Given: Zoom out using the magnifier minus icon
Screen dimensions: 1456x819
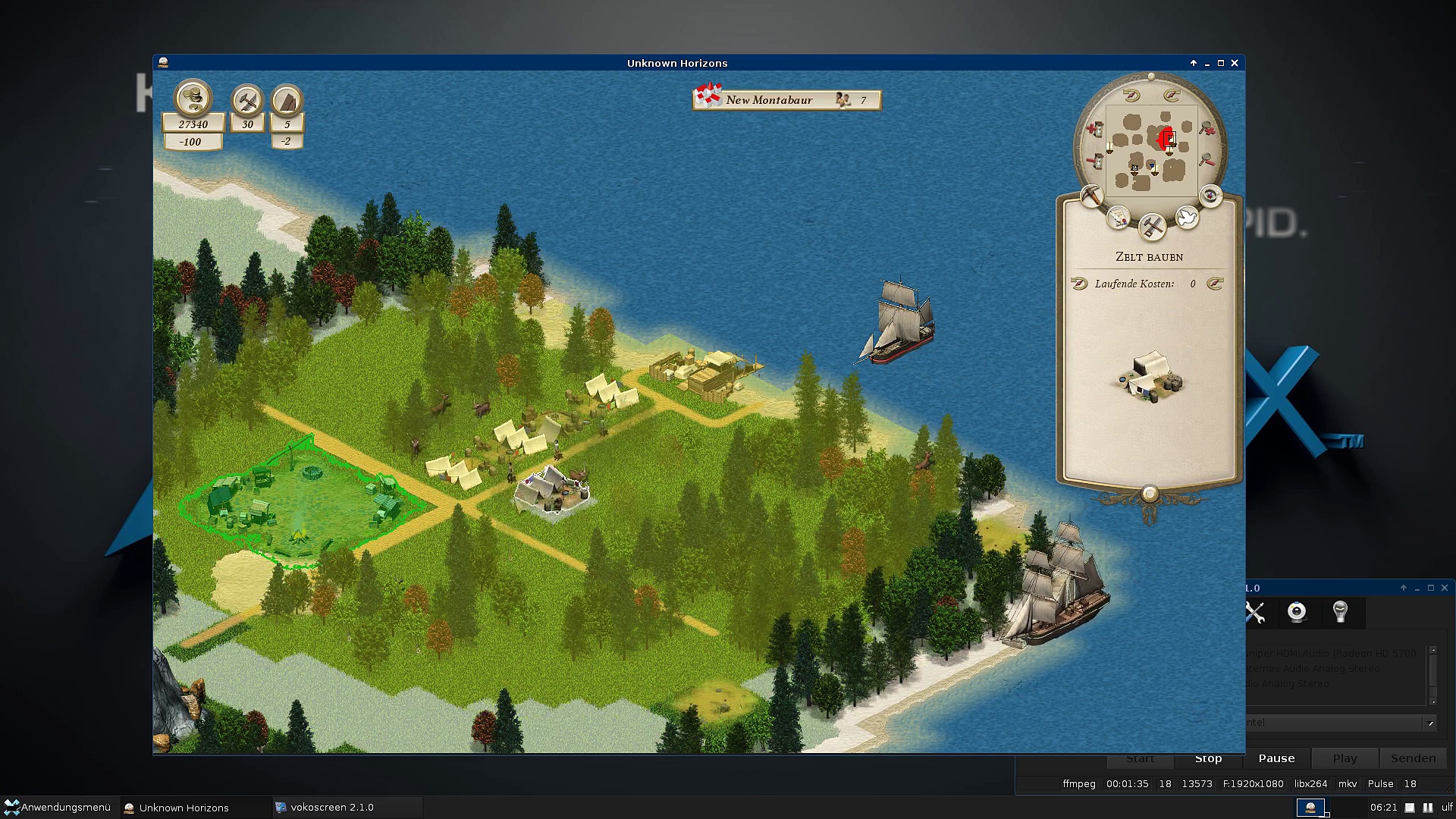Looking at the screenshot, I should point(1207,160).
